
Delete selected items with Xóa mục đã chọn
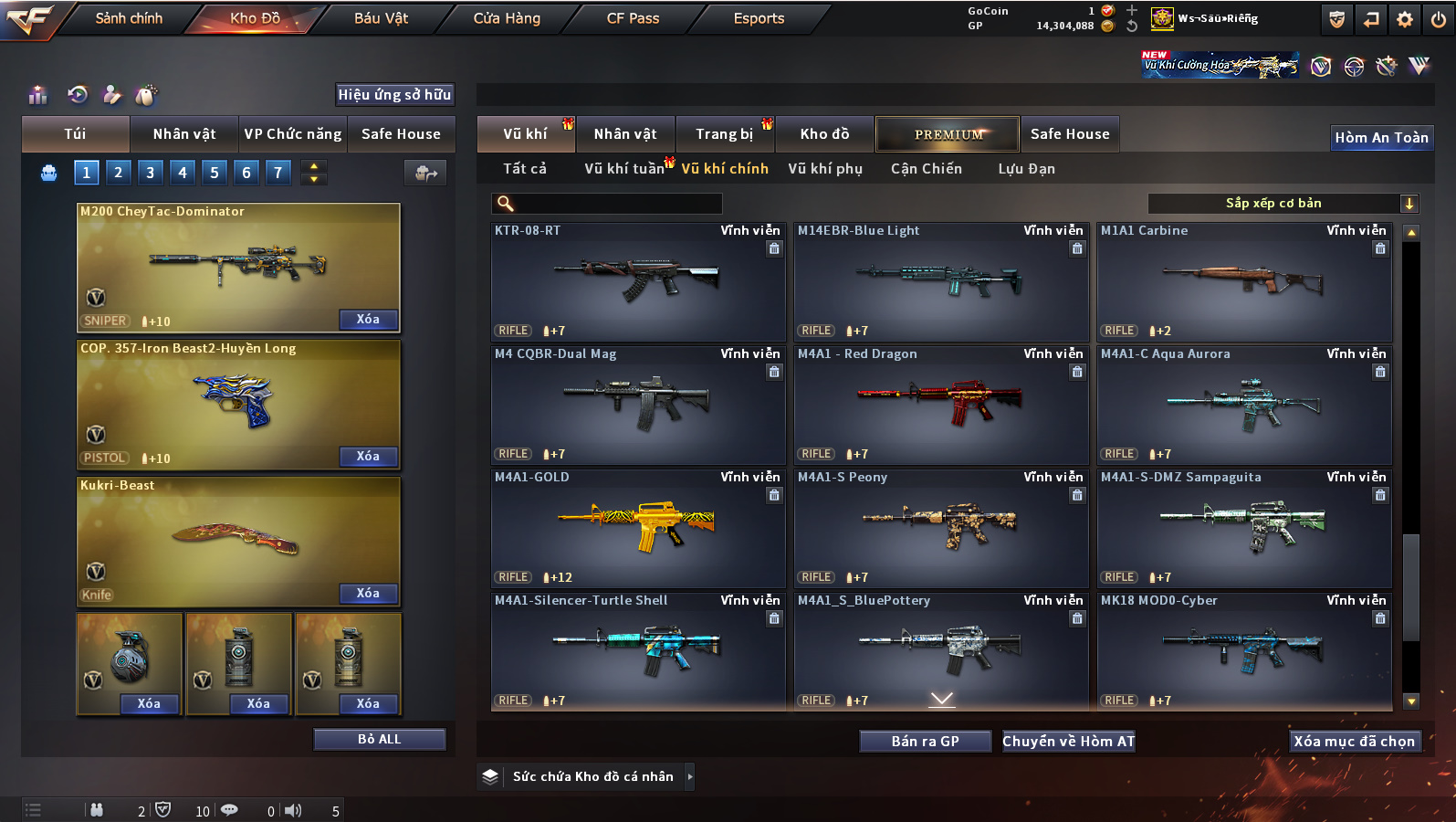click(x=1354, y=742)
